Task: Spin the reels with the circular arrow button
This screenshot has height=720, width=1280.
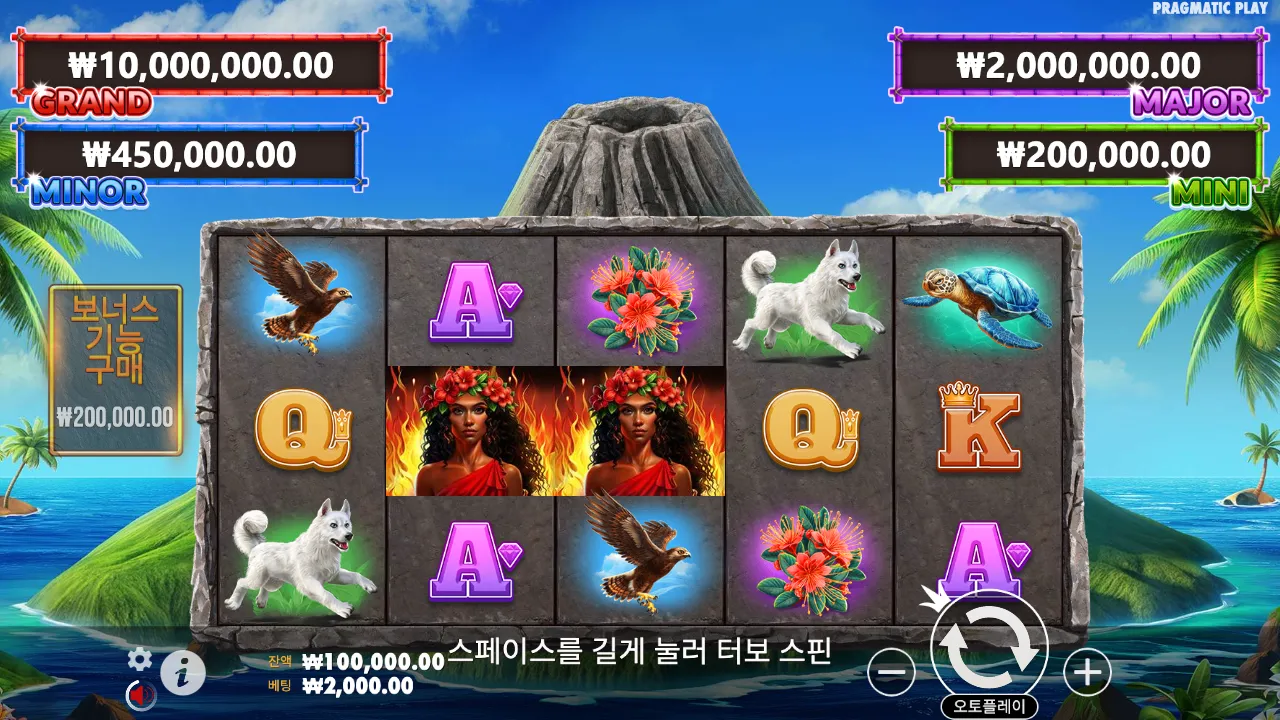Action: click(989, 647)
